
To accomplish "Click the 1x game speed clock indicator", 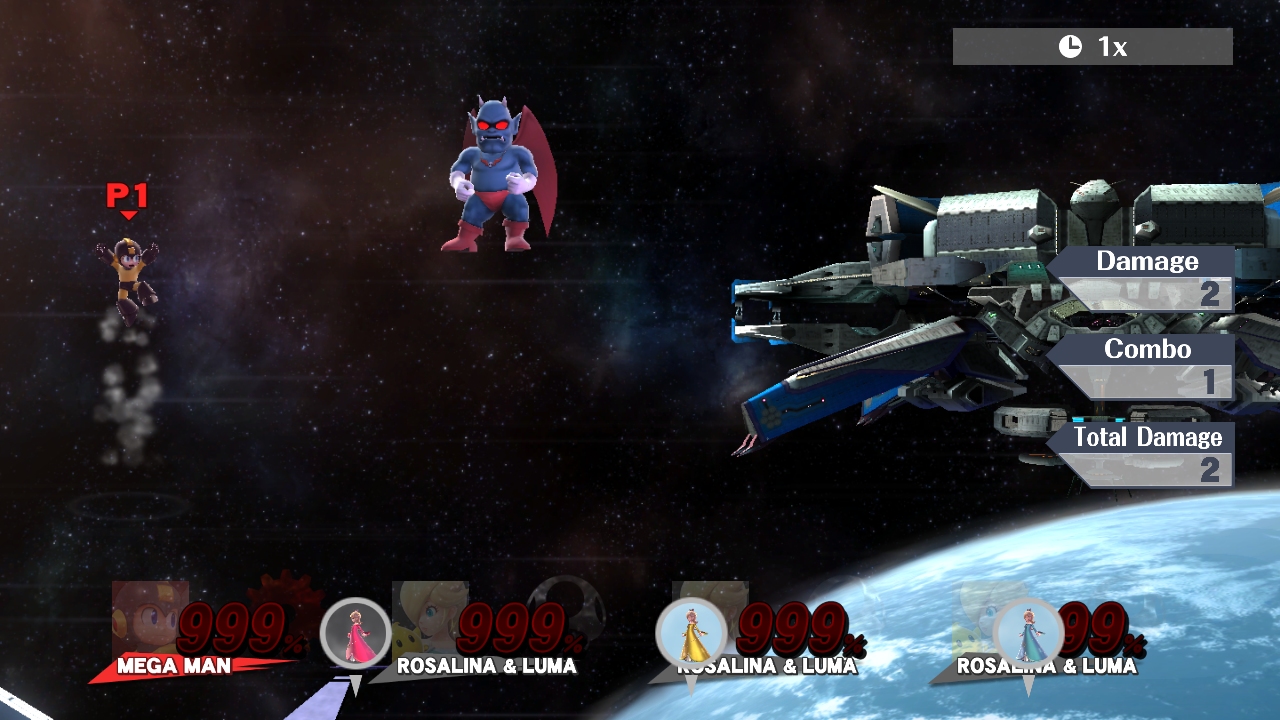I will pos(1092,47).
